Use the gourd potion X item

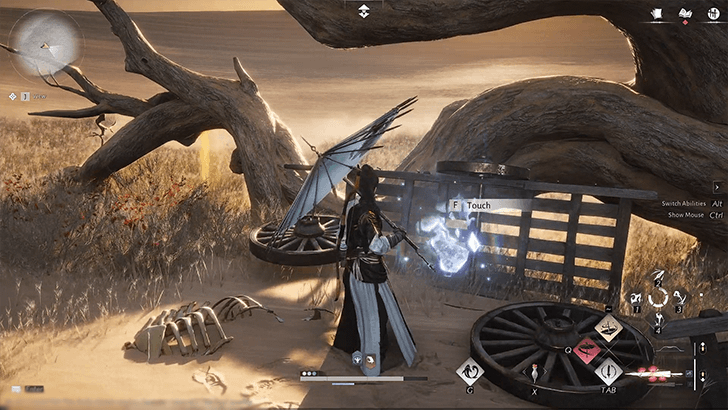point(533,373)
